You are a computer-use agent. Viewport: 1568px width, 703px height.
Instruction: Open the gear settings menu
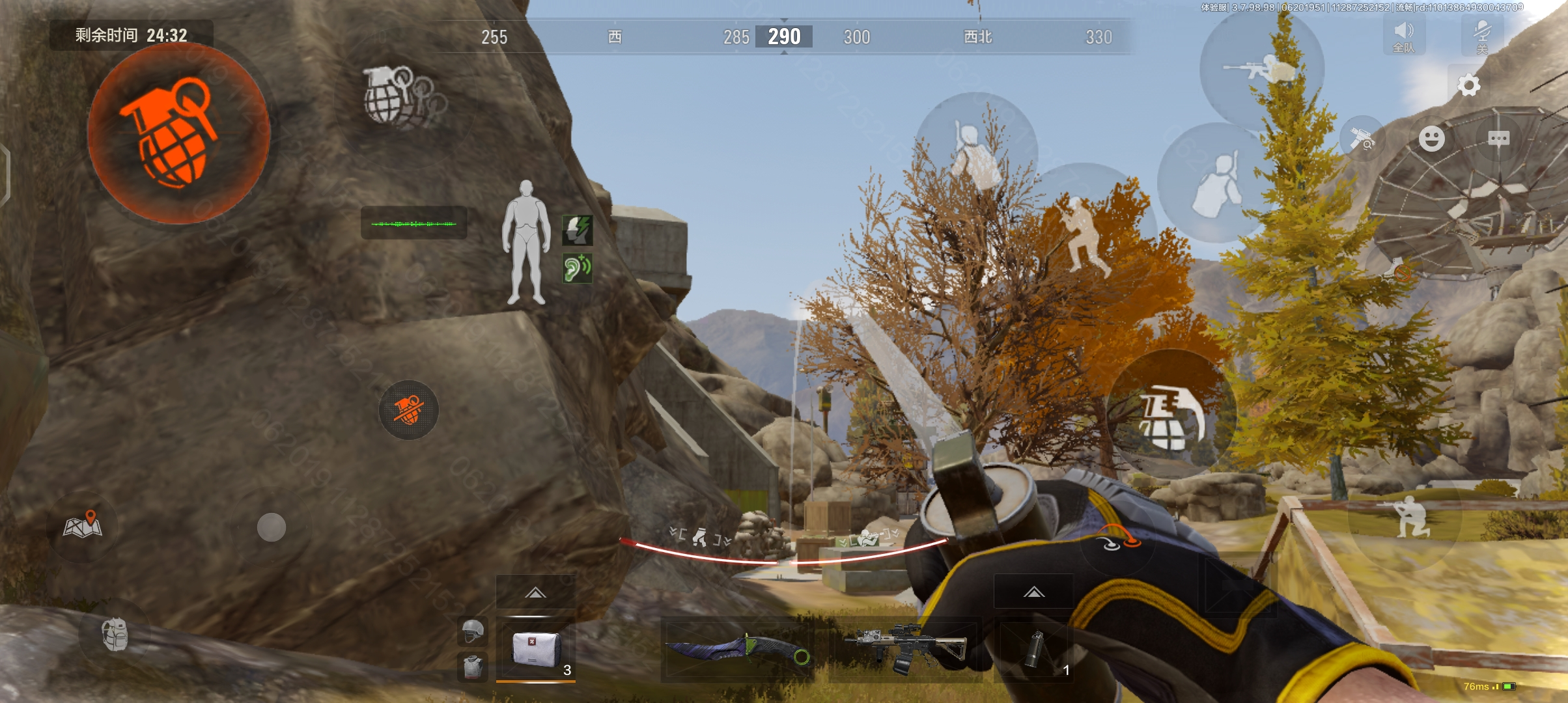coord(1468,85)
